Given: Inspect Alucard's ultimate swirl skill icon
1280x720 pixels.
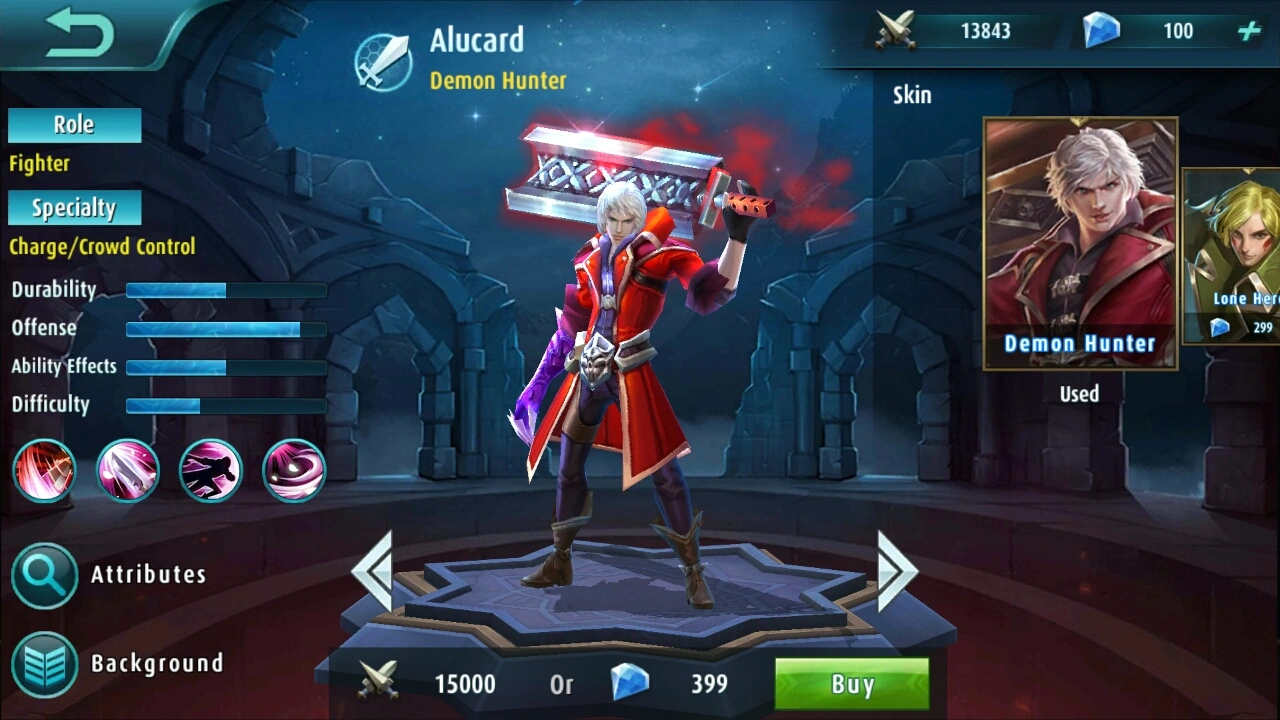Looking at the screenshot, I should pos(293,471).
